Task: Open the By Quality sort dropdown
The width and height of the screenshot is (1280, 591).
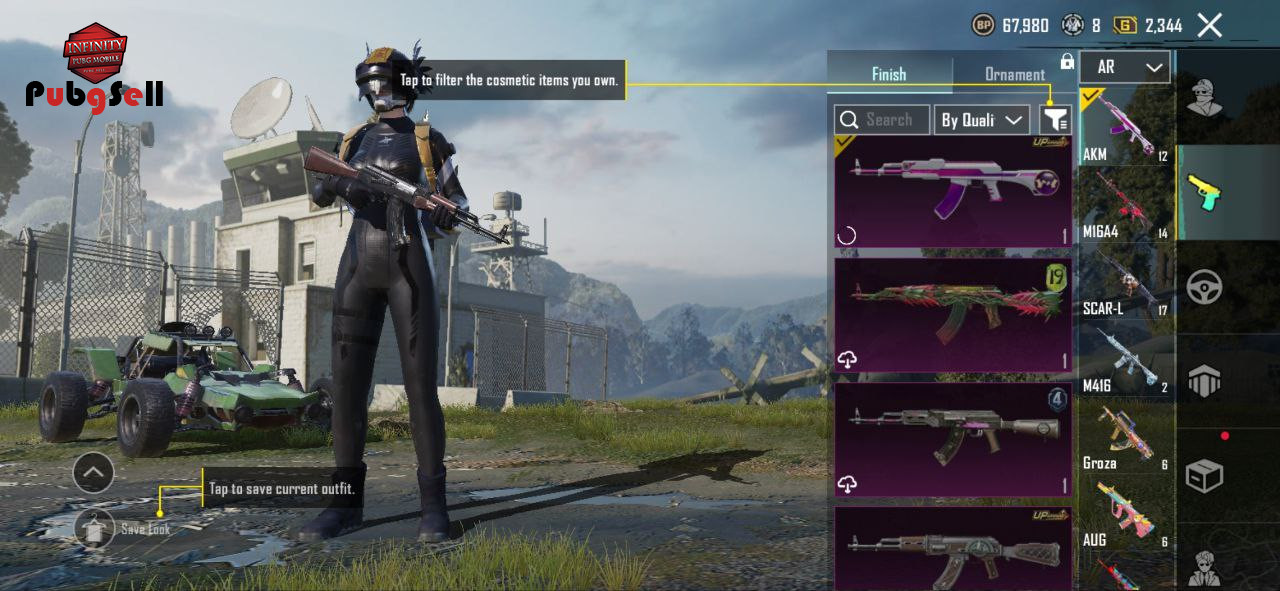Action: coord(982,120)
